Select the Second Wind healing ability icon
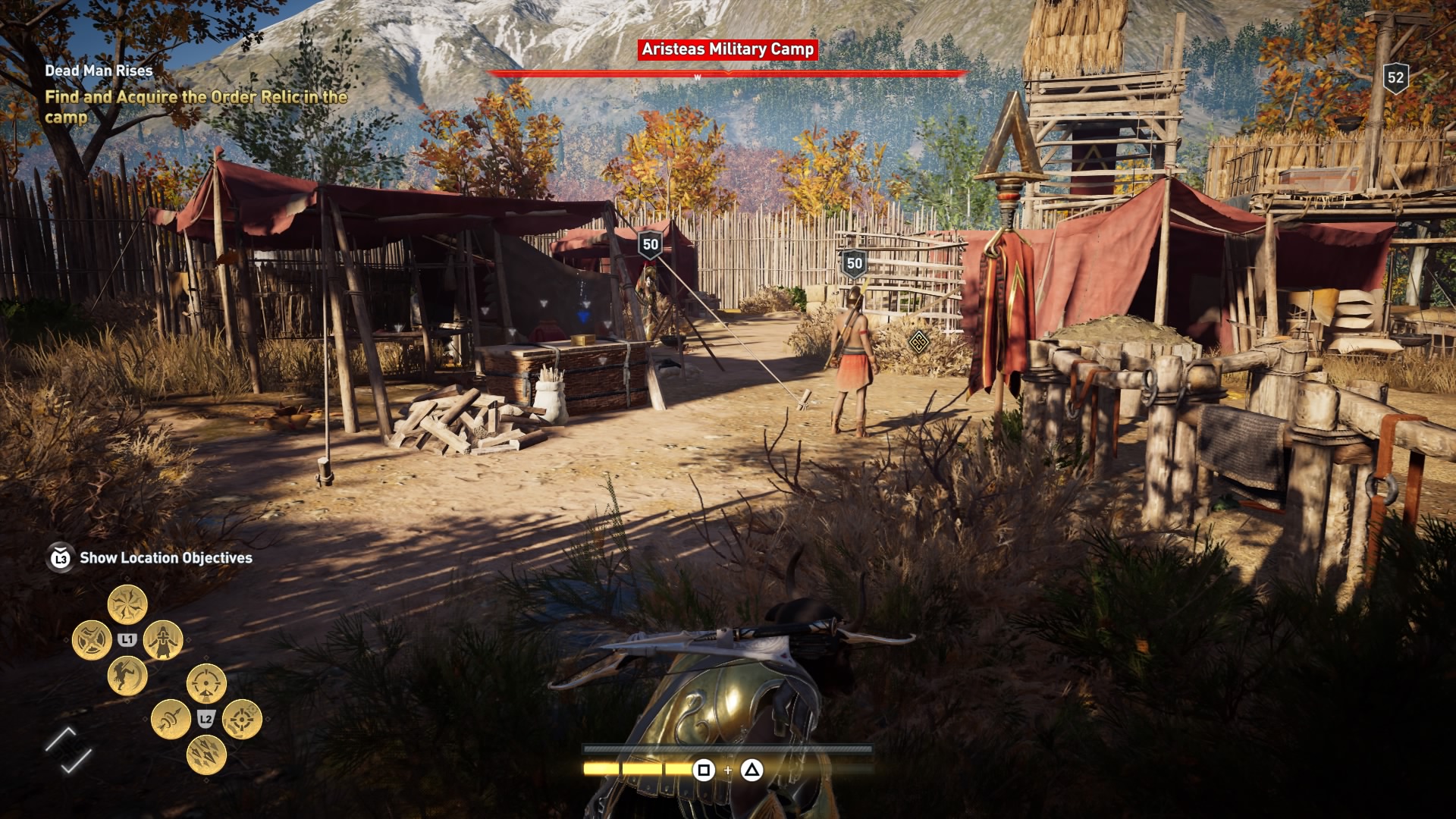1456x819 pixels. [164, 641]
